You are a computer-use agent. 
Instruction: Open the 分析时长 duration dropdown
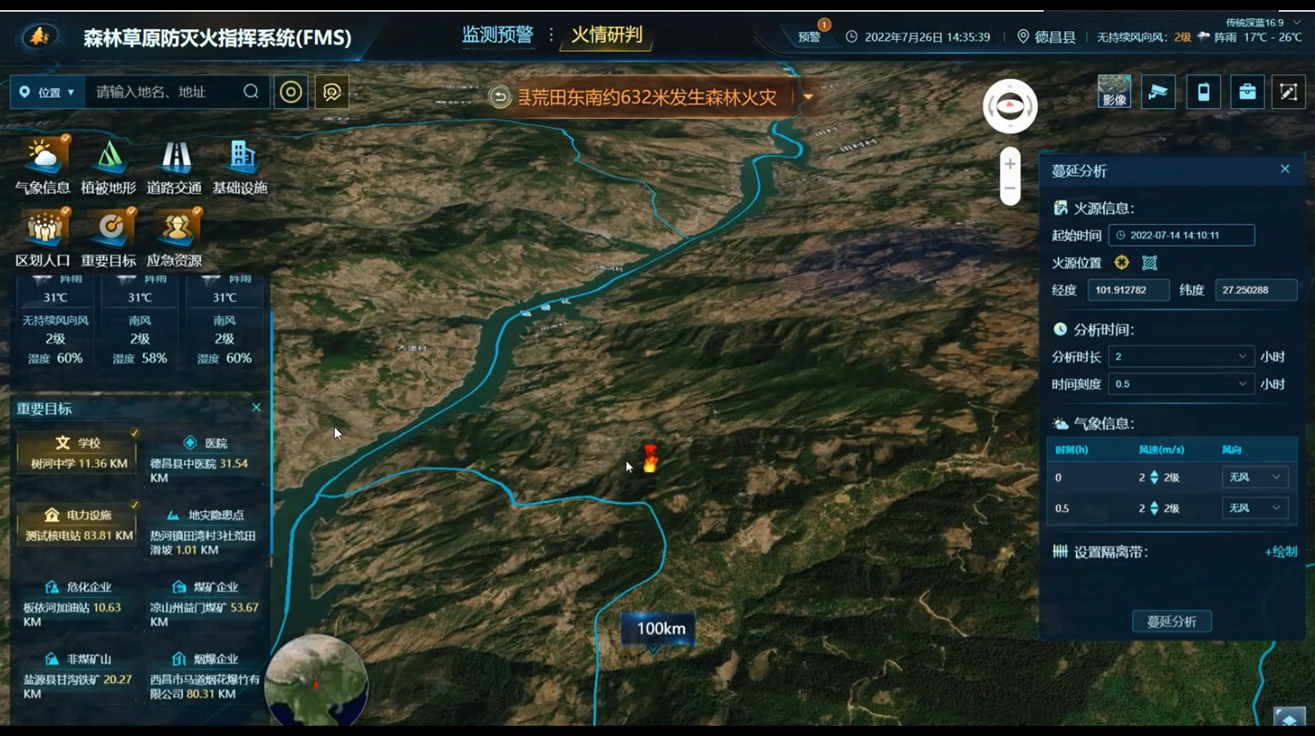tap(1180, 357)
